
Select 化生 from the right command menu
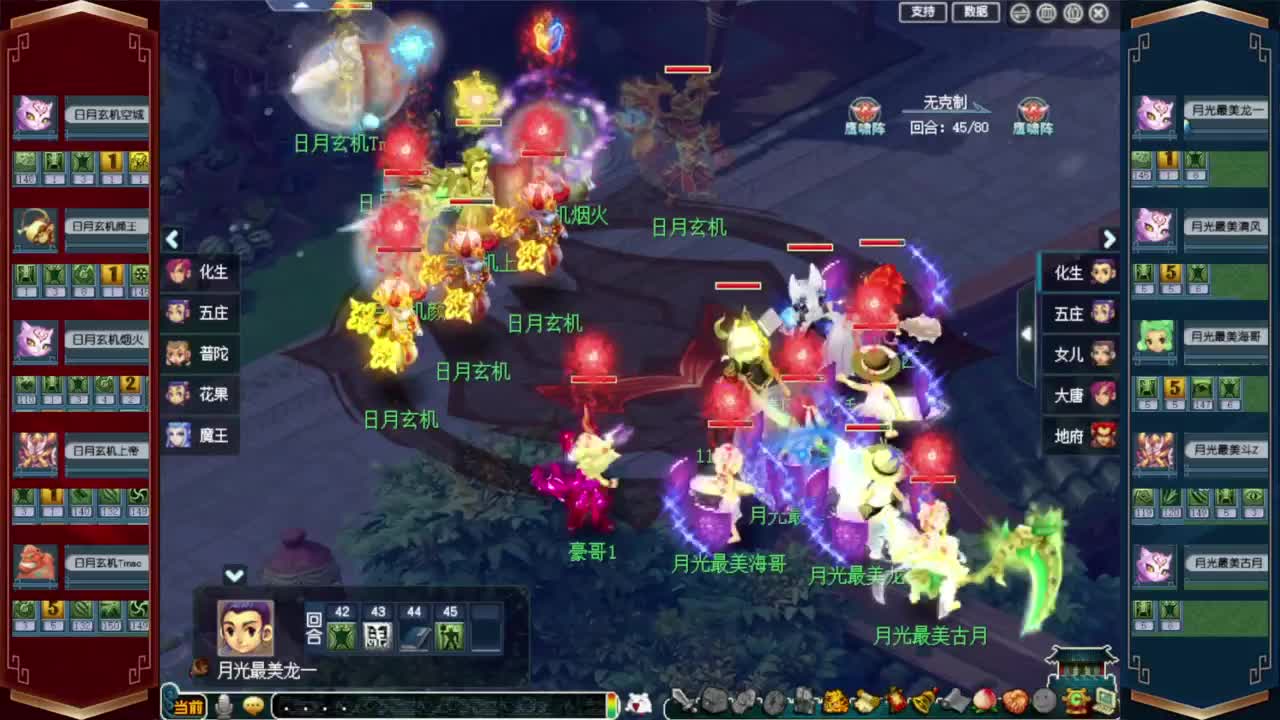click(1080, 272)
